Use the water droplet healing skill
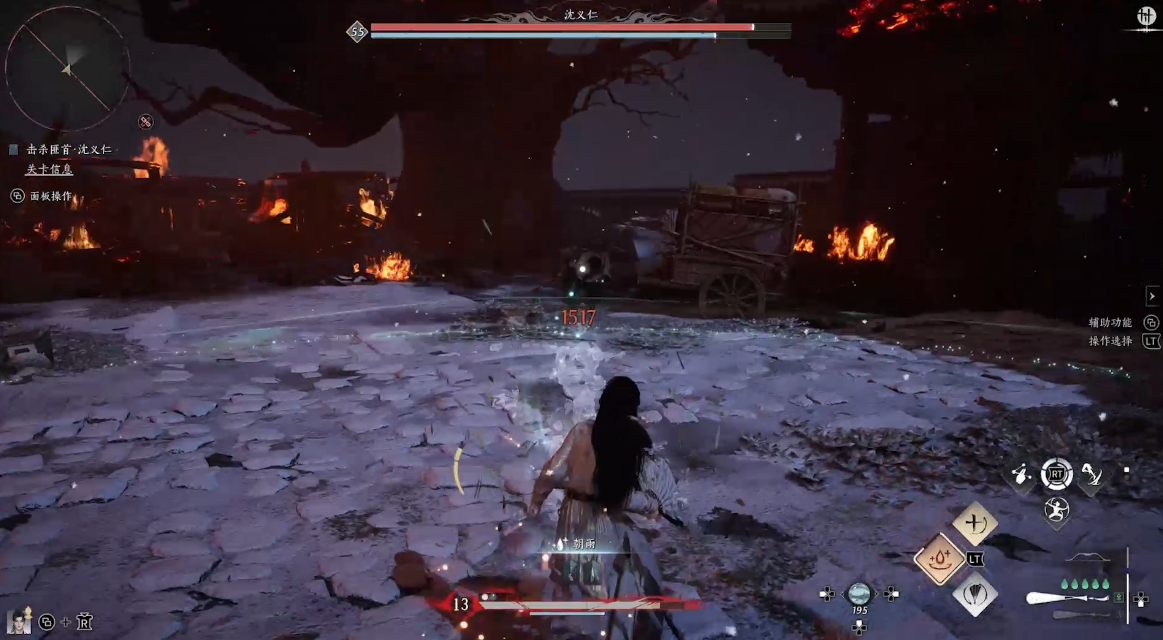 point(939,558)
